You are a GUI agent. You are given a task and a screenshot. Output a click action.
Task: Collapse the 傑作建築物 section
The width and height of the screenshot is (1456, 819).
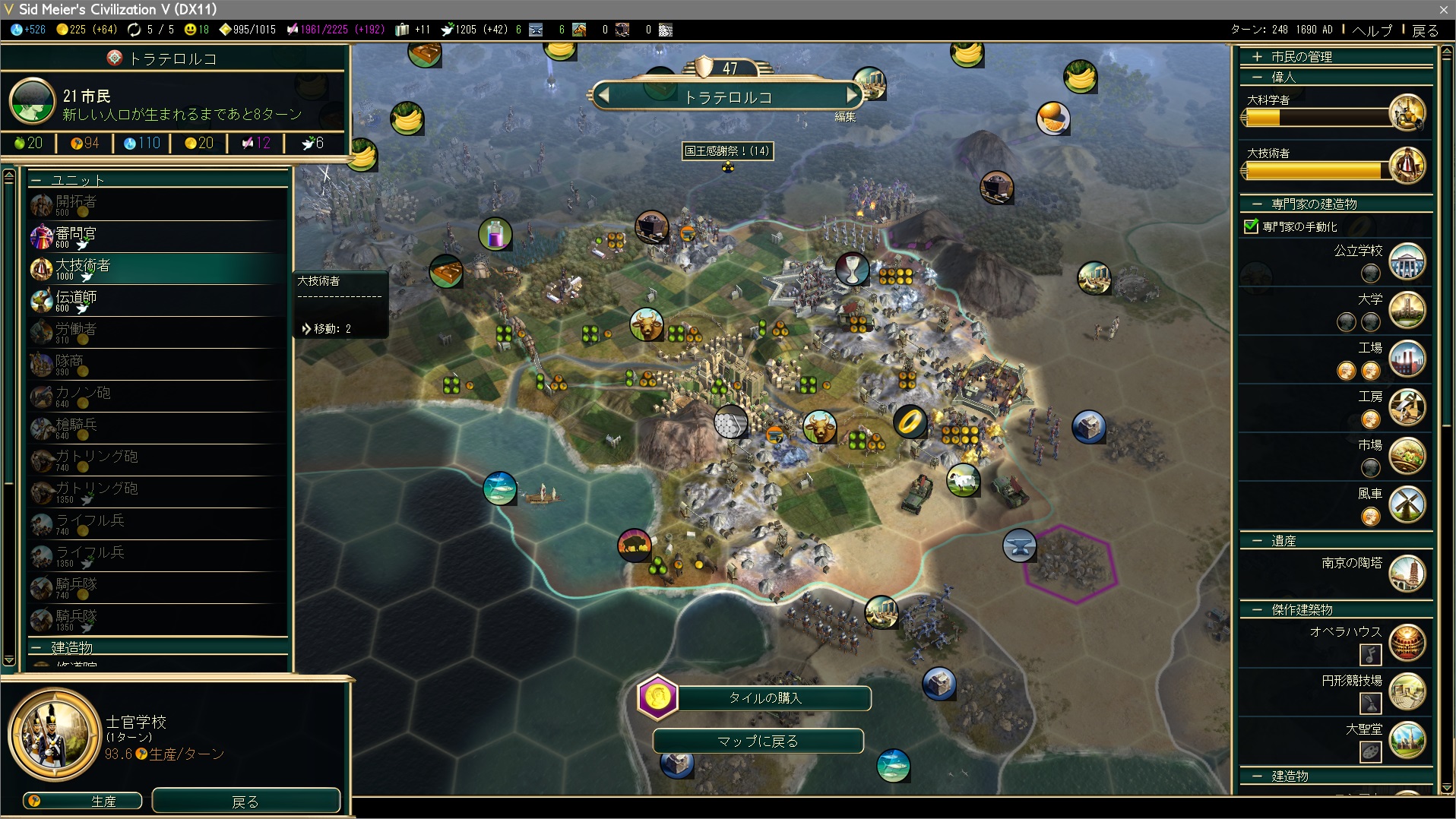coord(1301,610)
